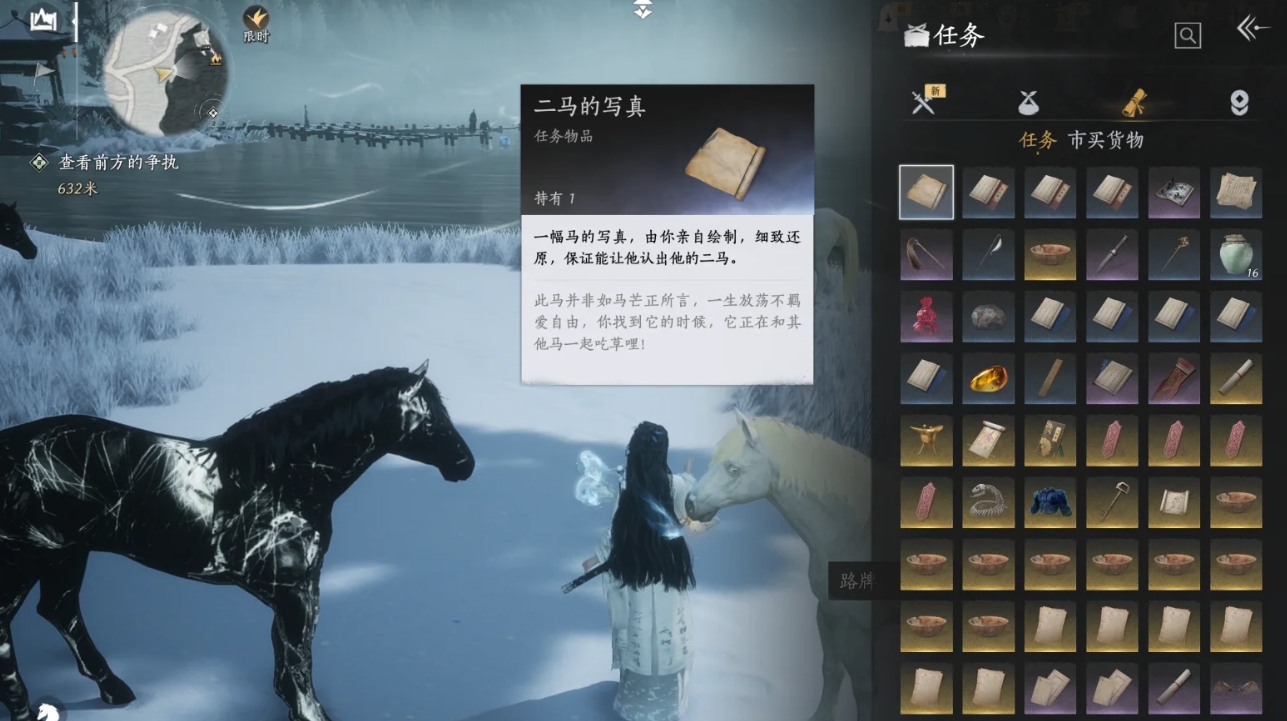Click the highlighted 二马的写真 scroll item slot
The width and height of the screenshot is (1287, 721).
coord(926,192)
